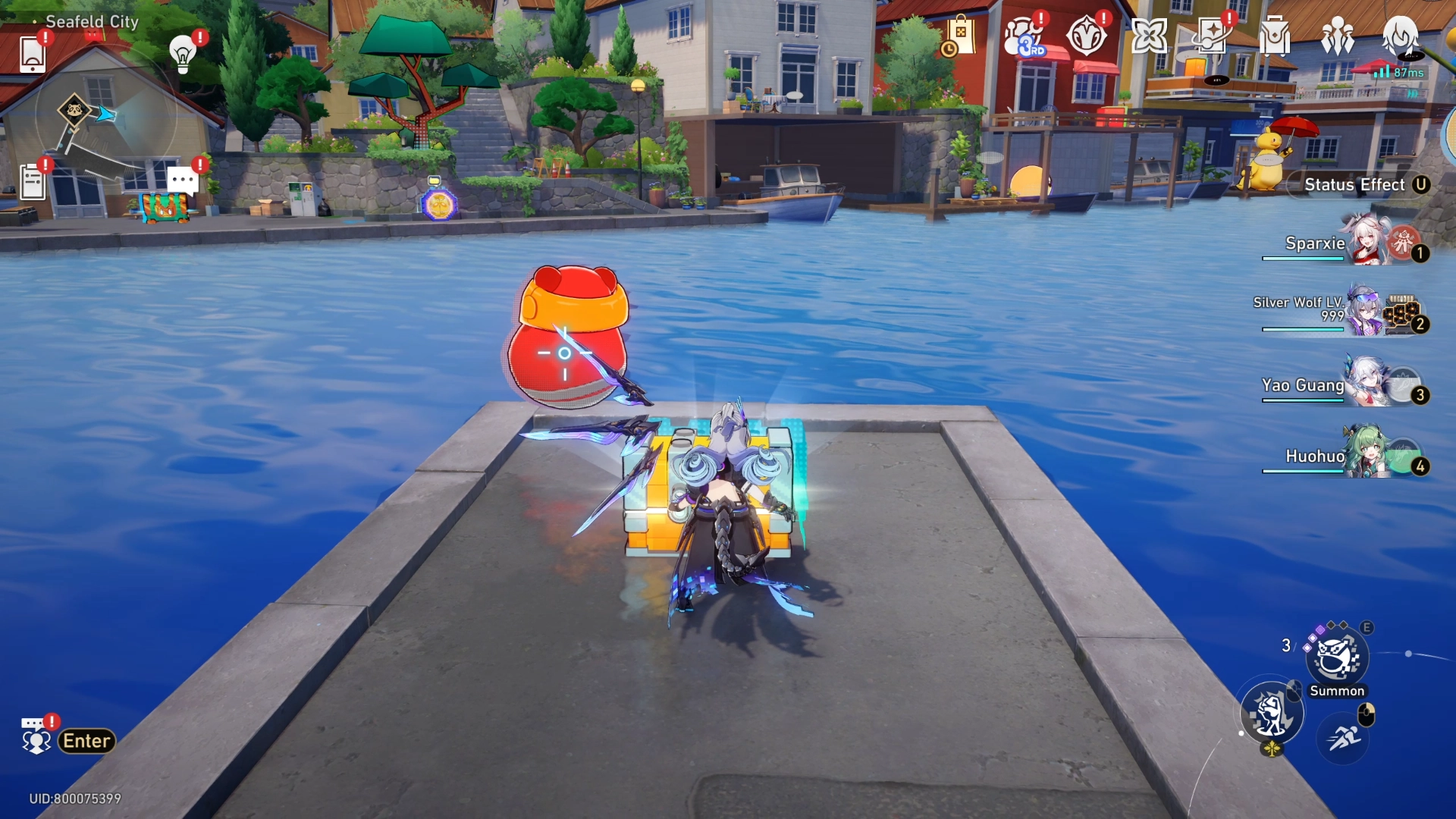Open the Interastral Guide flower icon

(1150, 36)
